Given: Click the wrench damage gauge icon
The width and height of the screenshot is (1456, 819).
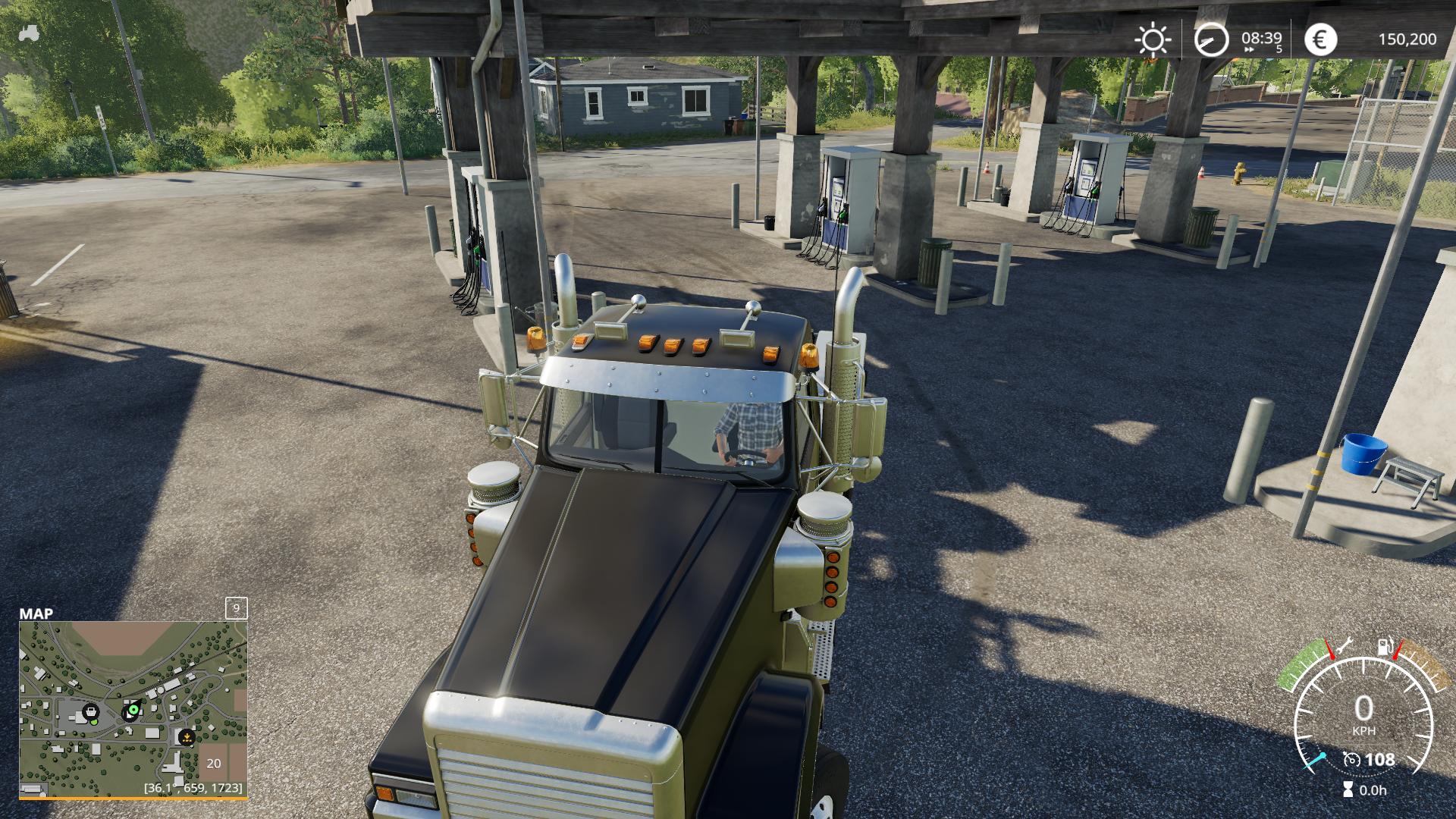Looking at the screenshot, I should [x=1344, y=647].
